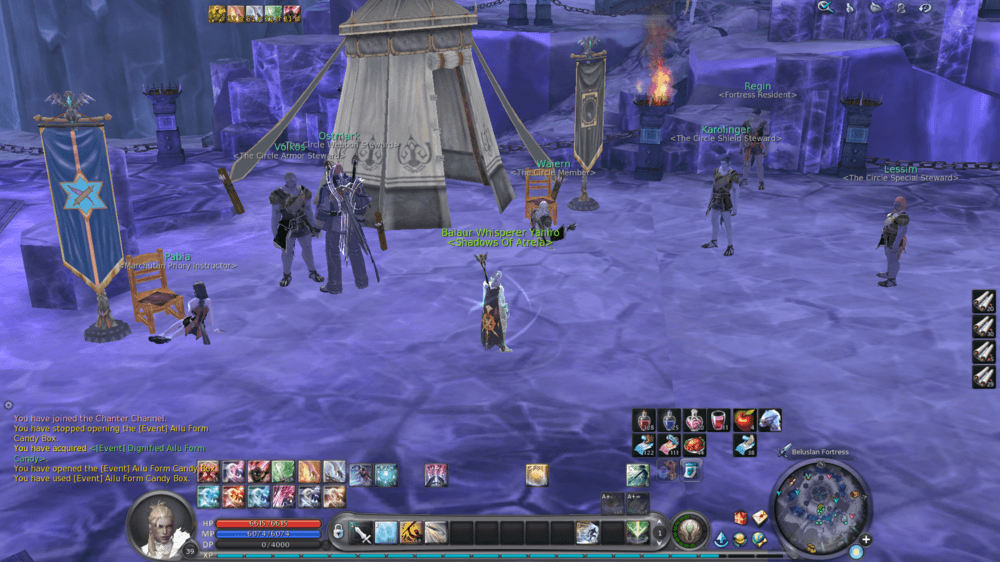The height and width of the screenshot is (562, 1000).
Task: Select the white beast mount icon
Action: point(769,420)
